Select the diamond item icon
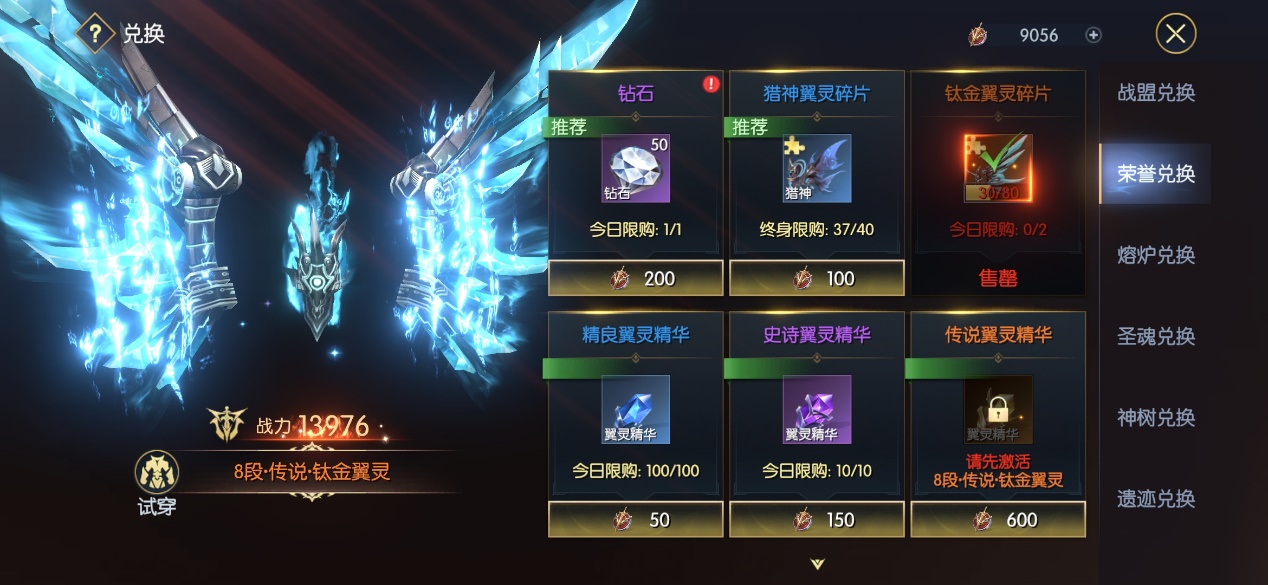This screenshot has width=1268, height=585. 636,168
